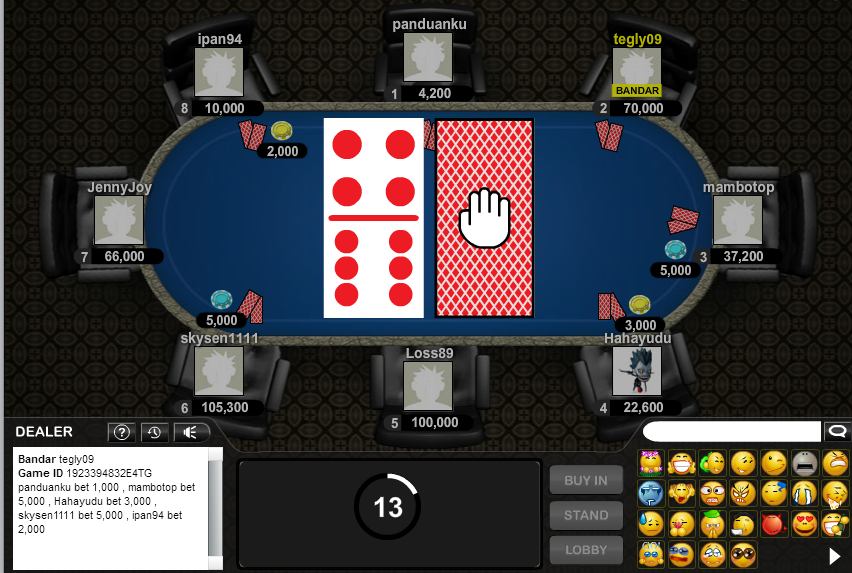Send the heart-eyes emoticon
The width and height of the screenshot is (852, 573).
point(805,523)
